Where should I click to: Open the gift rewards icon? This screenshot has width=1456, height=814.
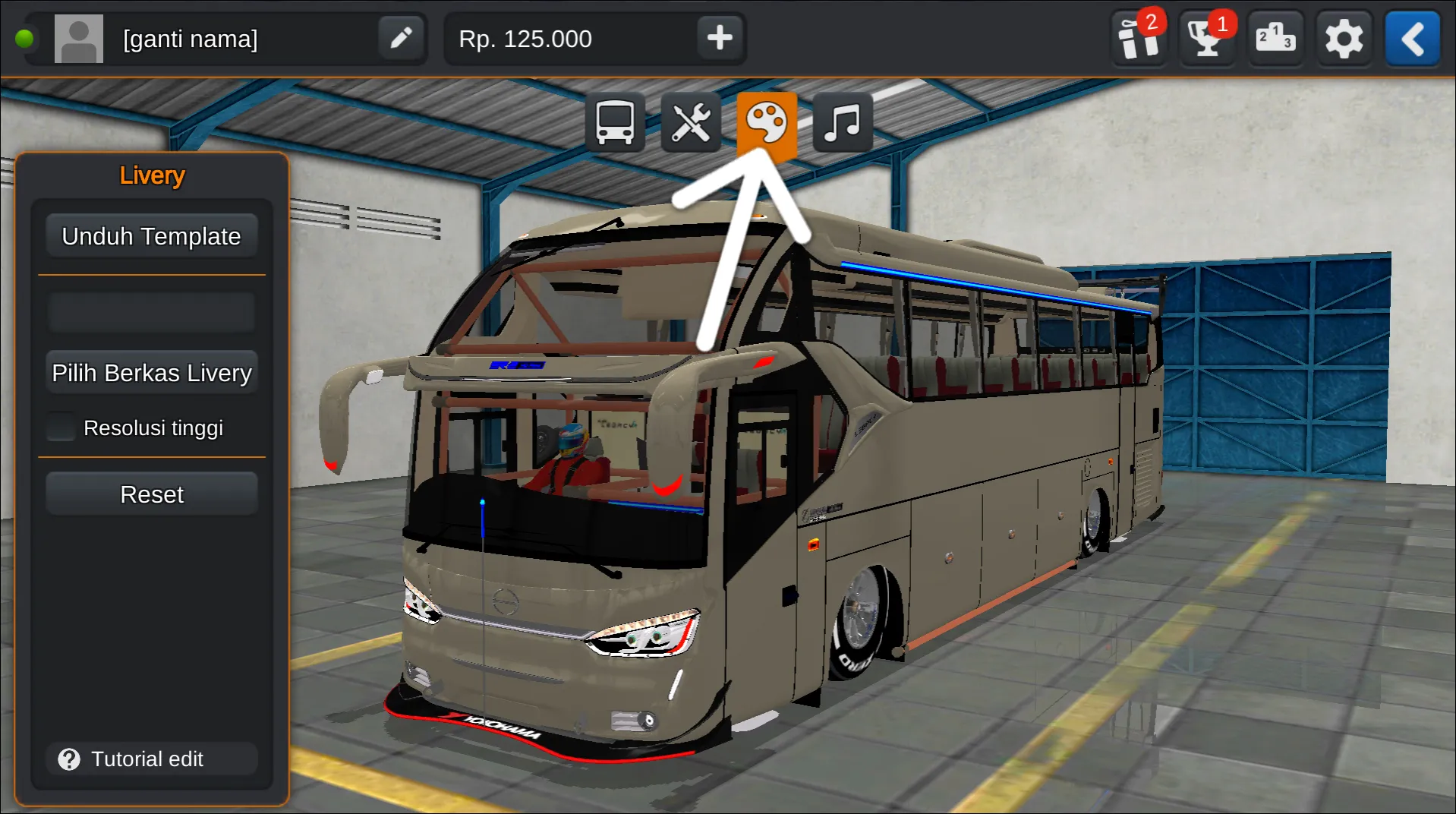click(1136, 38)
